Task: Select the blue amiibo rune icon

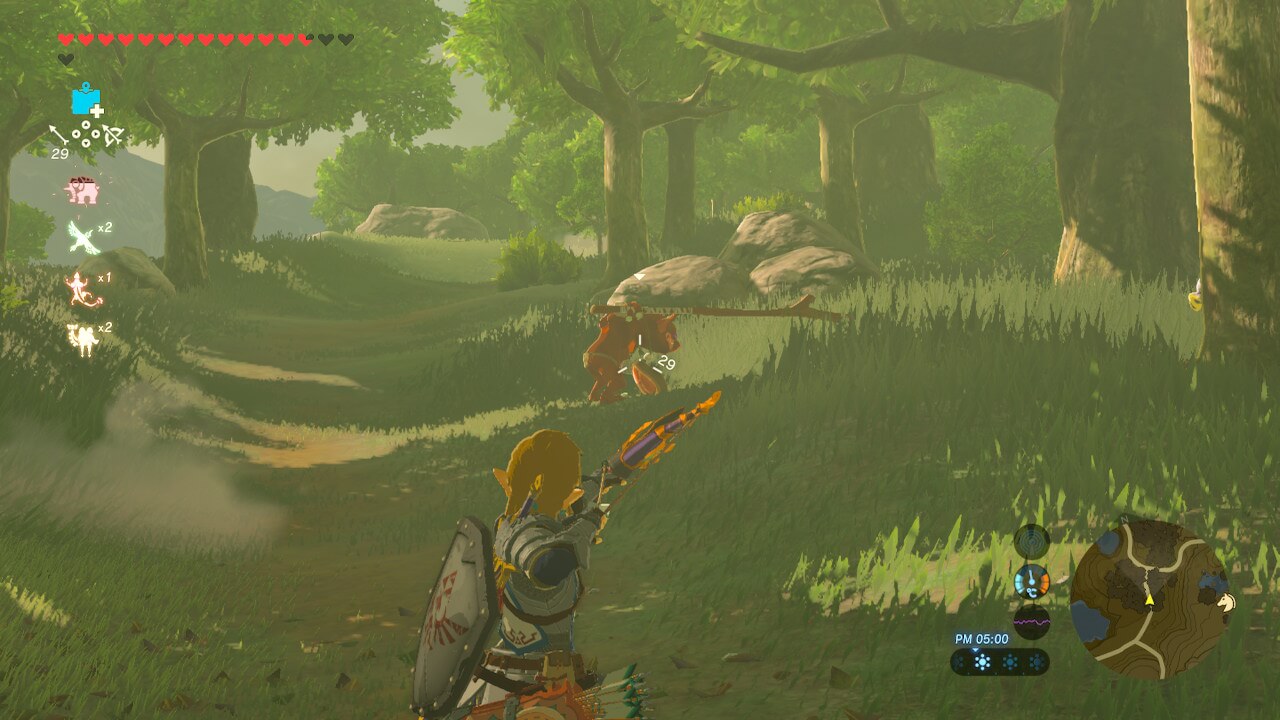Action: tap(87, 100)
